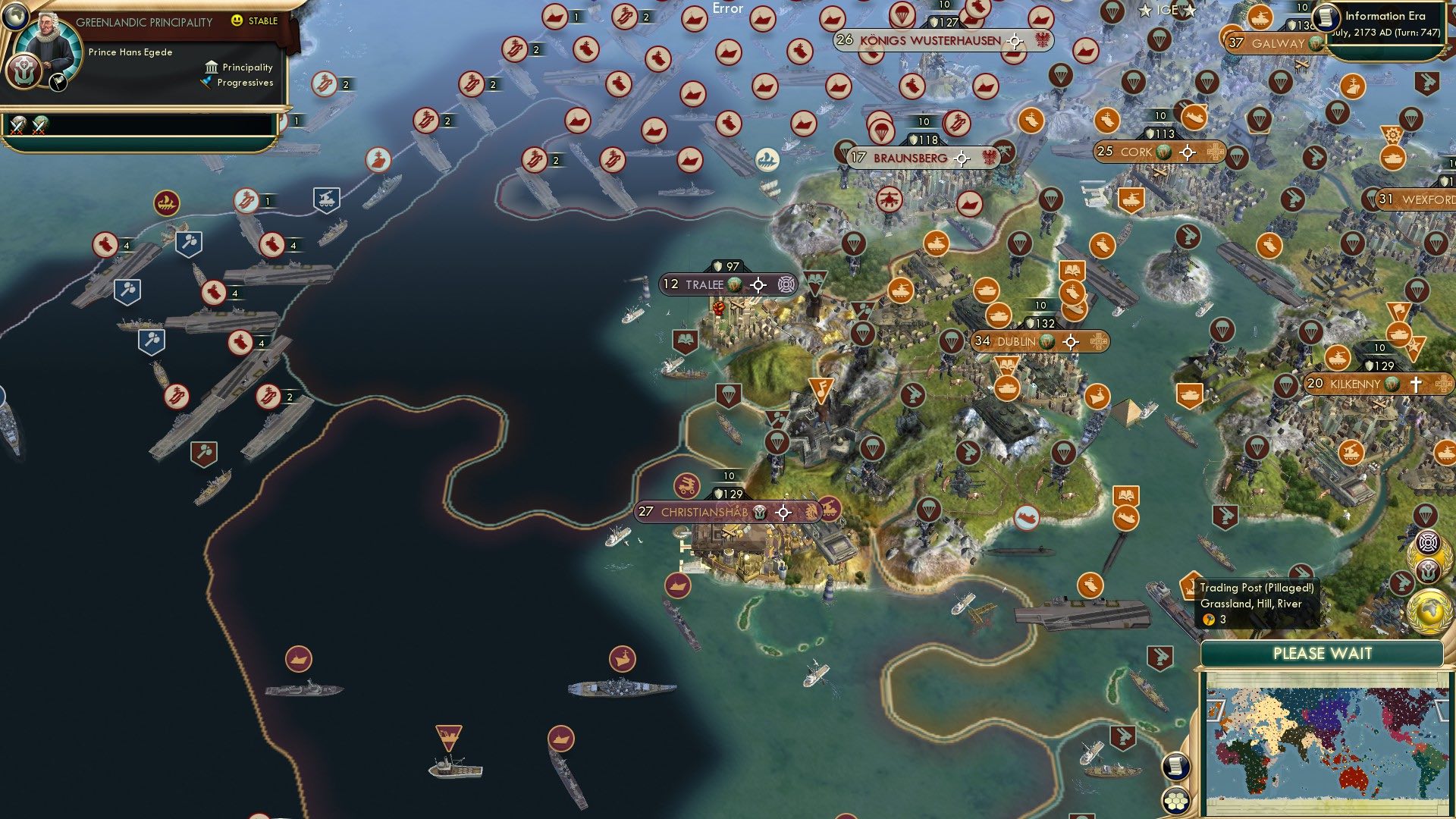Toggle citizen focus crosshair on the Tralee banner
1456x819 pixels.
pos(757,284)
